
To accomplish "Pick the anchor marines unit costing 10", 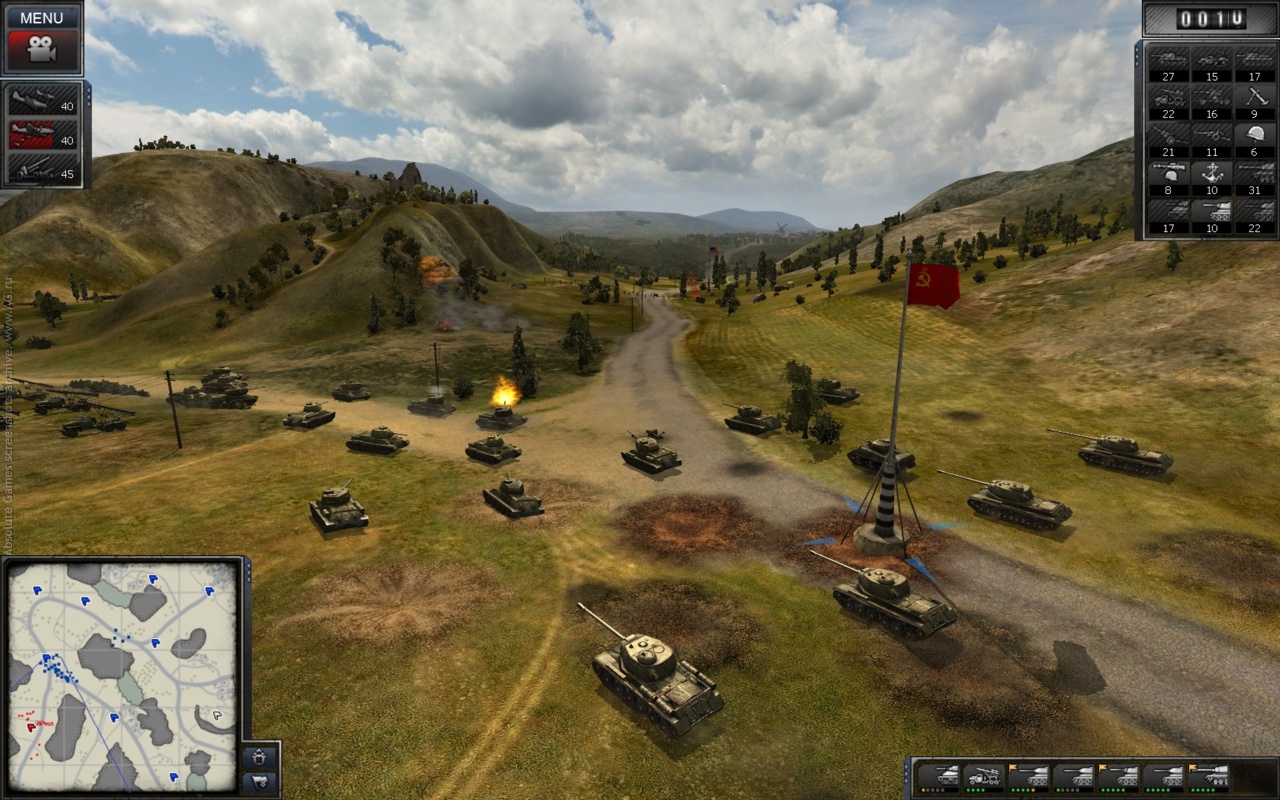I will [1211, 176].
